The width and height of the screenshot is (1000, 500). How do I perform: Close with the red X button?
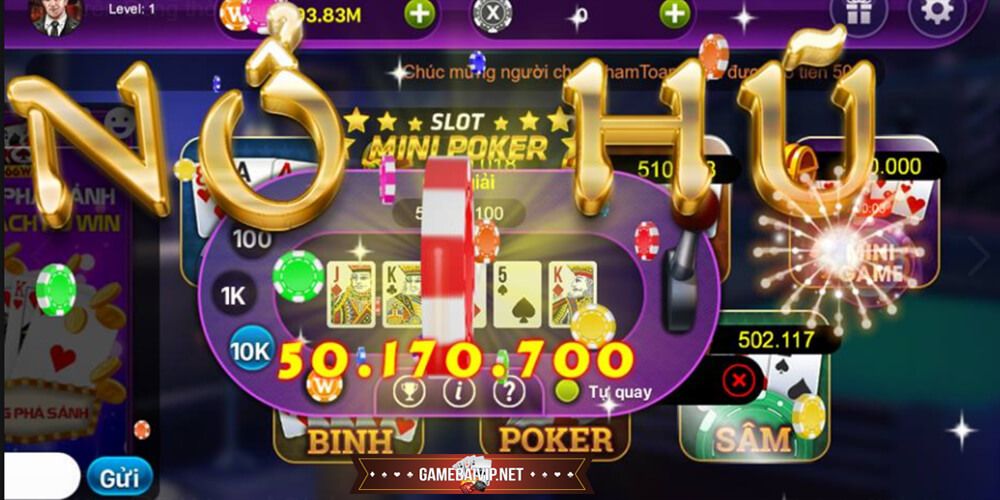point(738,381)
